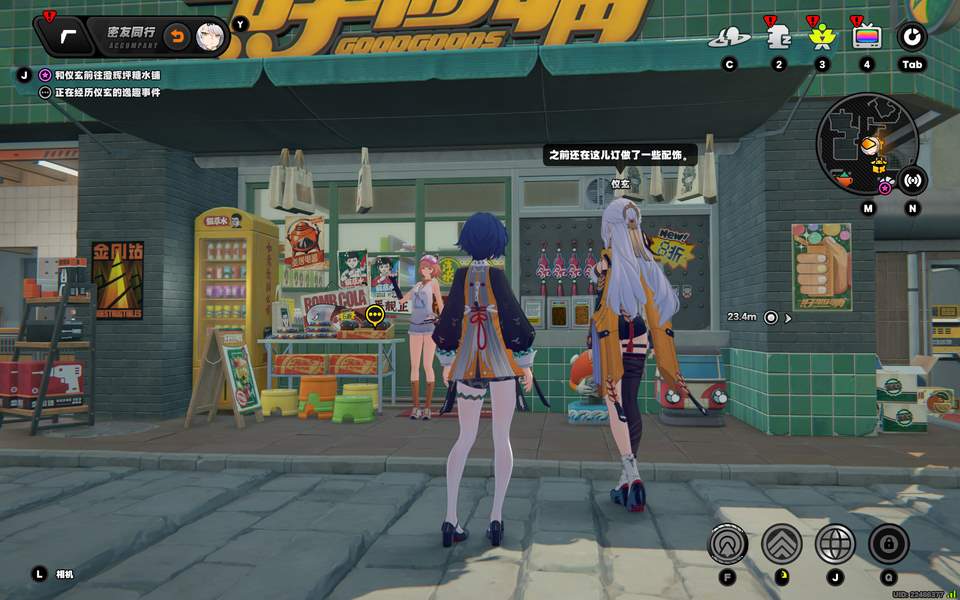Image resolution: width=960 pixels, height=600 pixels.
Task: Open the circular Tab menu button
Action: pyautogui.click(x=912, y=38)
